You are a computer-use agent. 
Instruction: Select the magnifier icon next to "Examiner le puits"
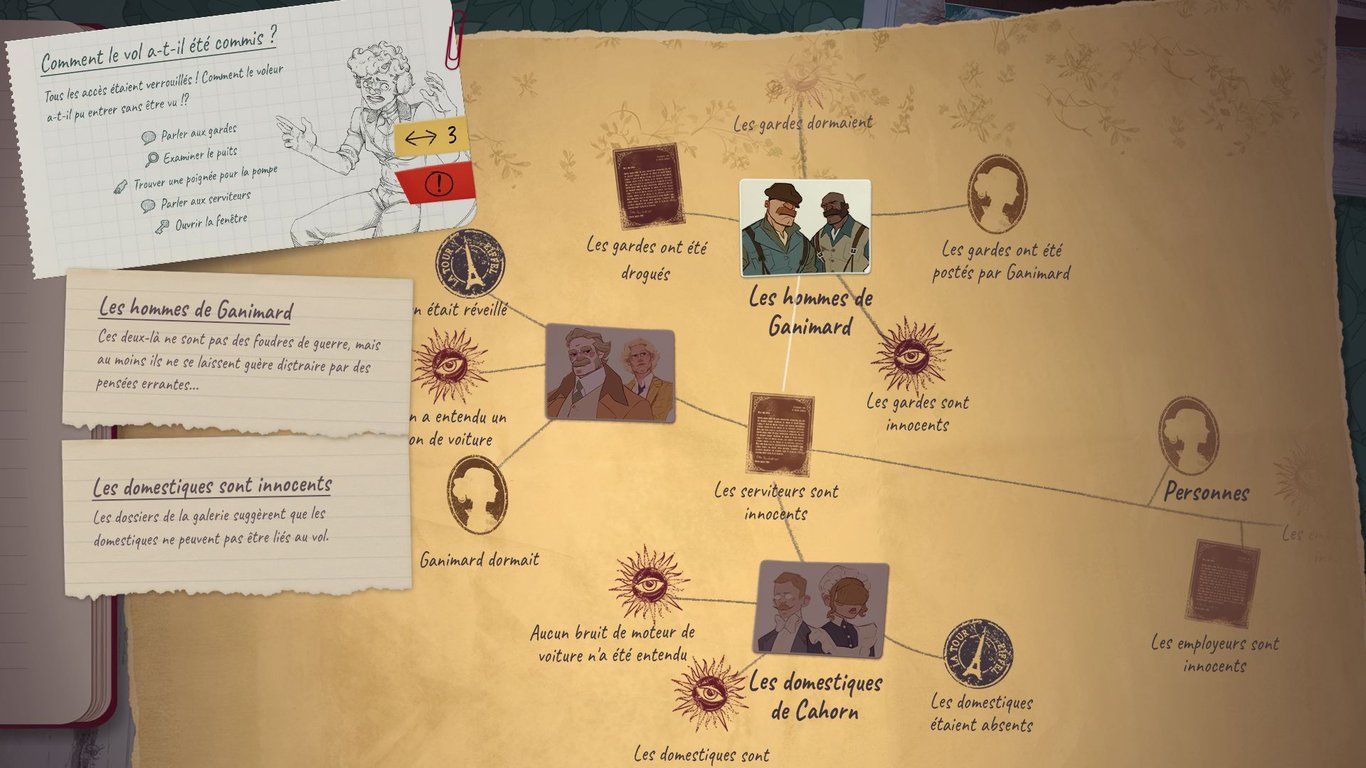152,158
